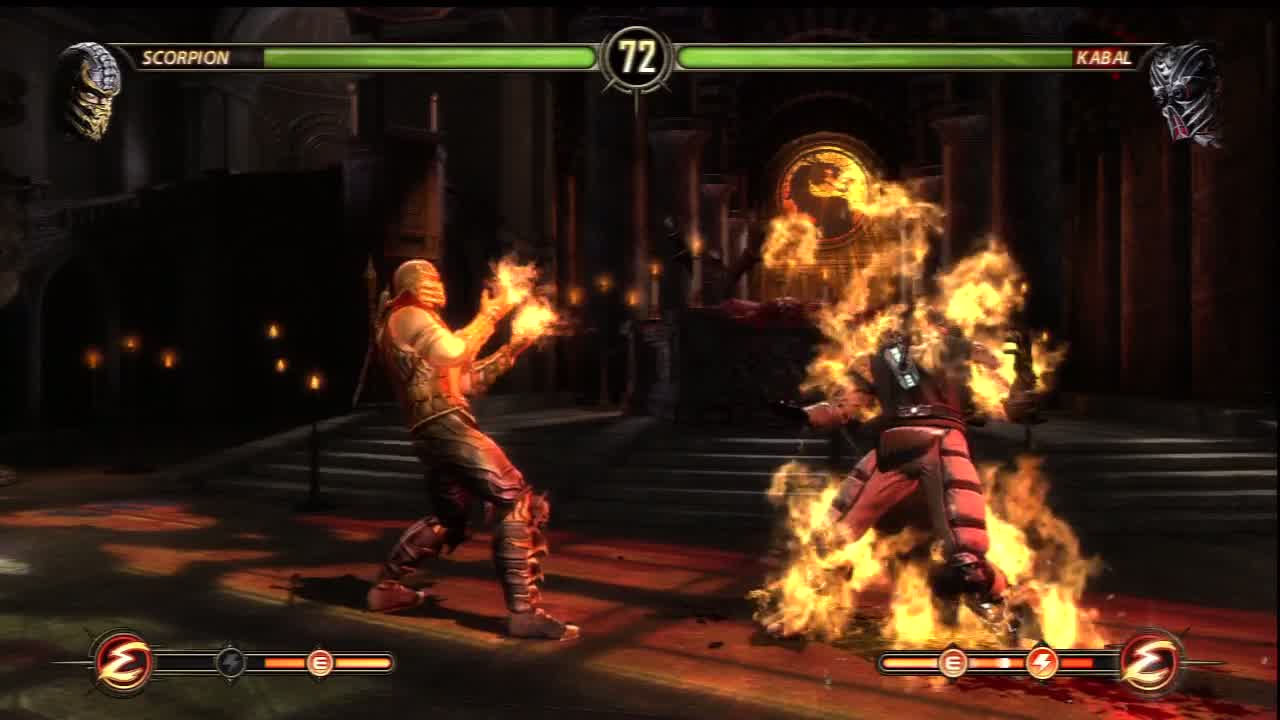Select the dragon medallion on Scorpion's super meter
This screenshot has width=1280, height=720.
pos(123,662)
